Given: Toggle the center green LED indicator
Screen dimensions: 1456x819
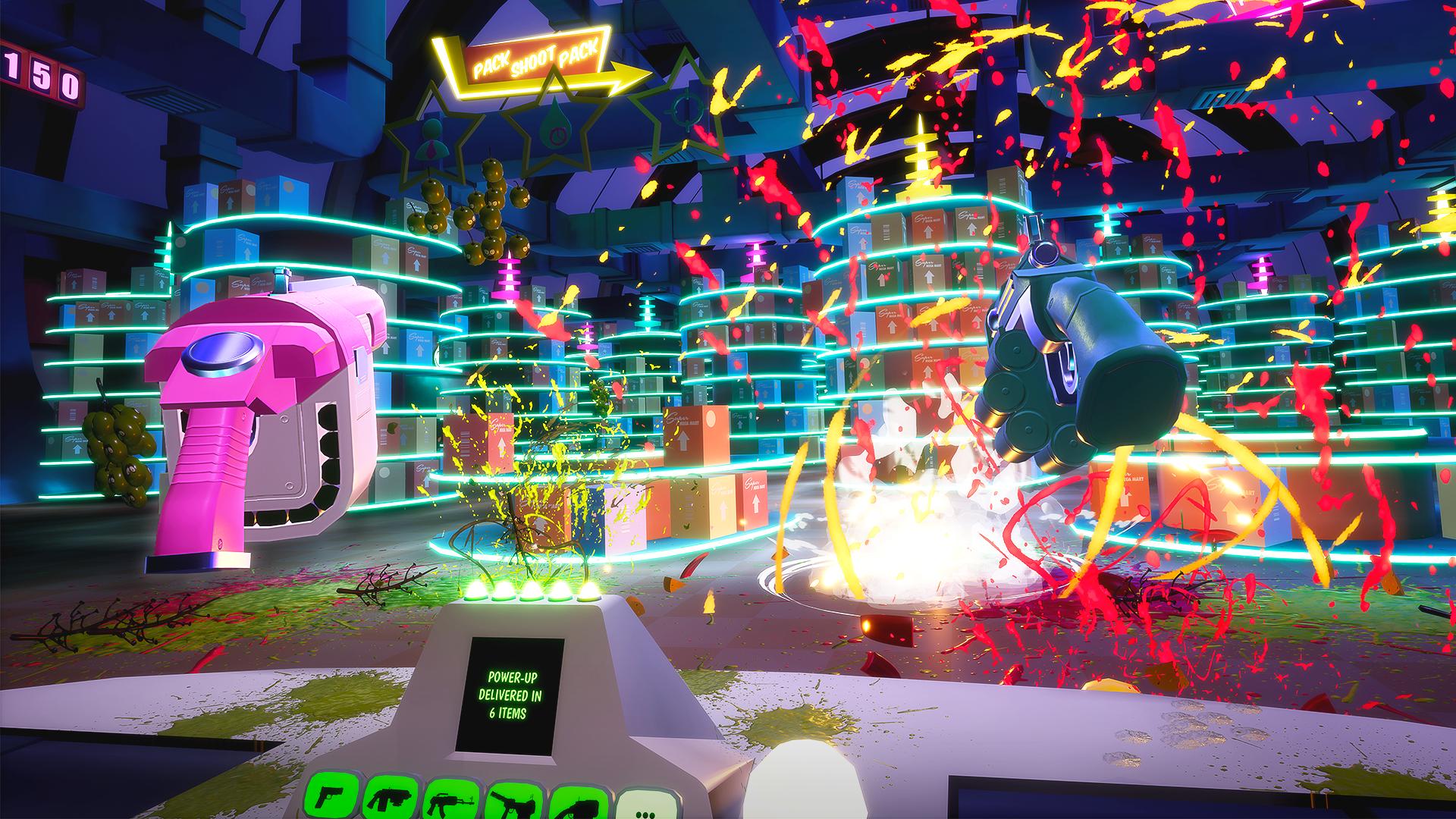Looking at the screenshot, I should click(531, 598).
